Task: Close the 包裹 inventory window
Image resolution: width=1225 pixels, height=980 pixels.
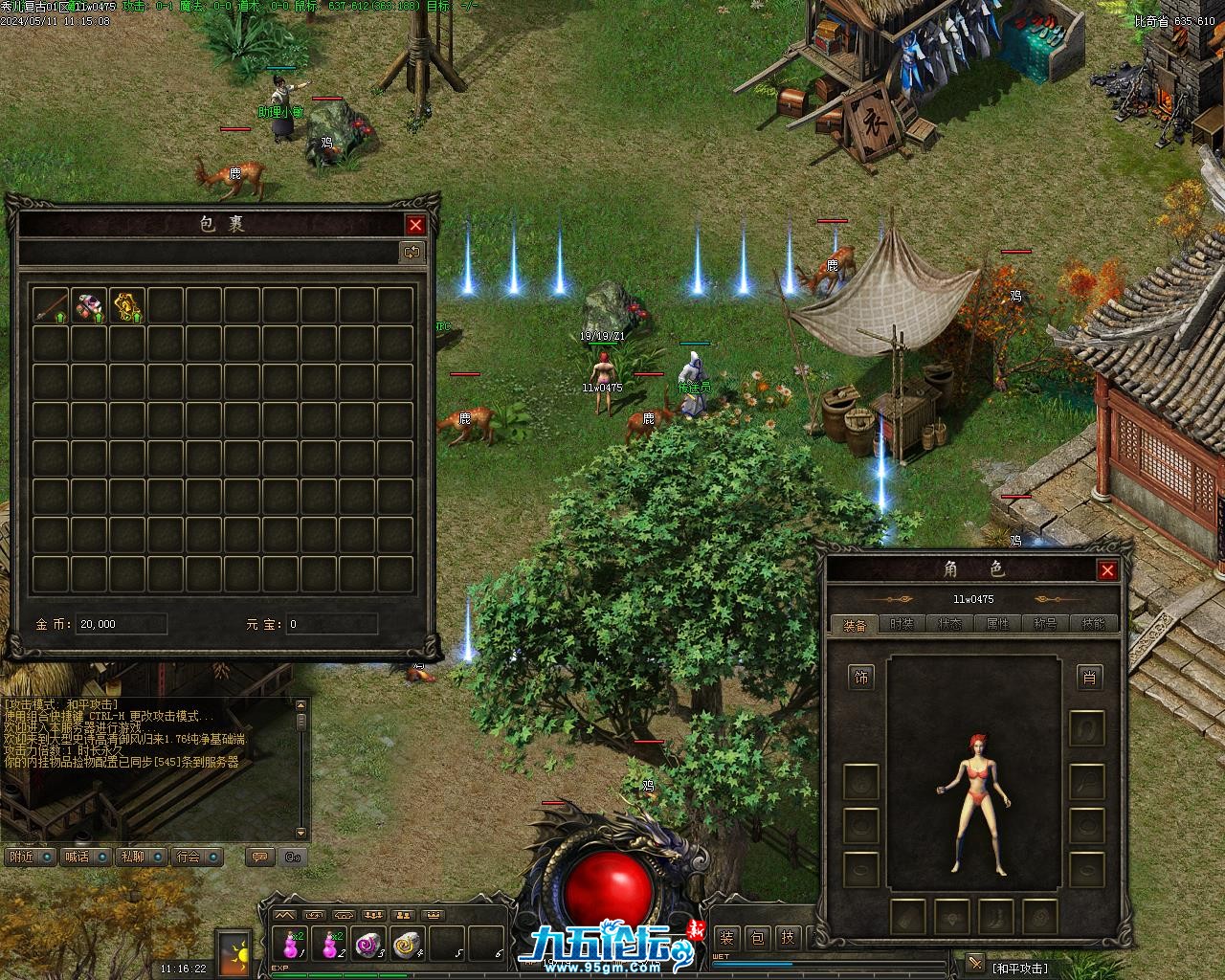Action: click(415, 225)
